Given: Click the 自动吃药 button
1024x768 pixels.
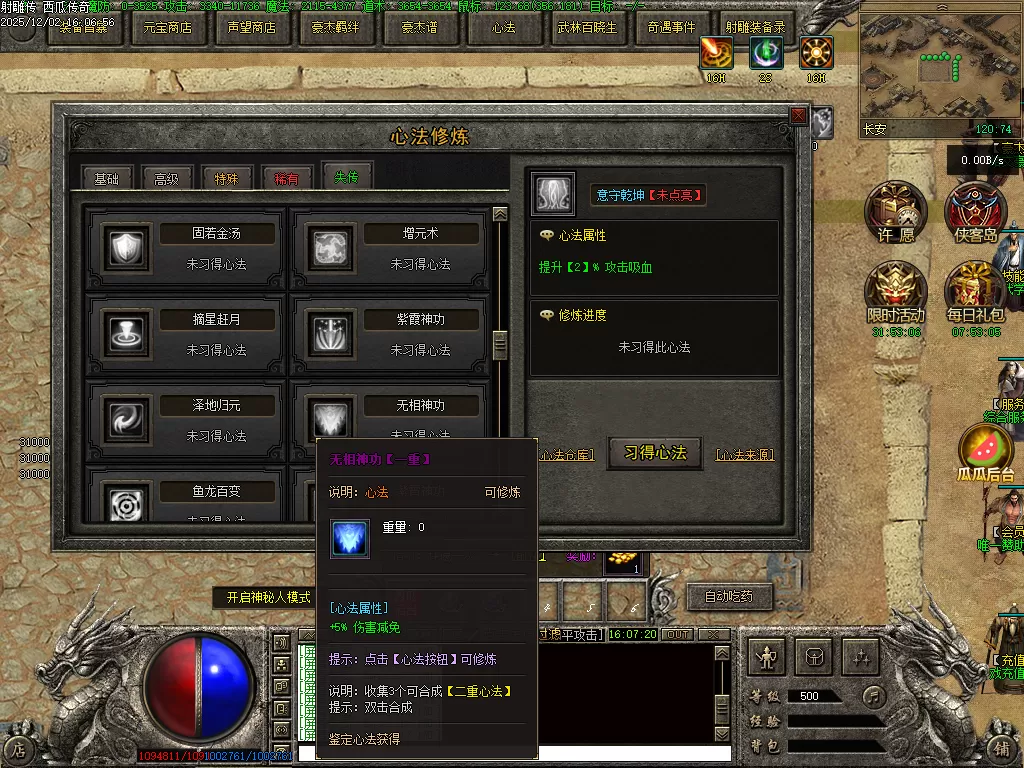Looking at the screenshot, I should point(736,598).
